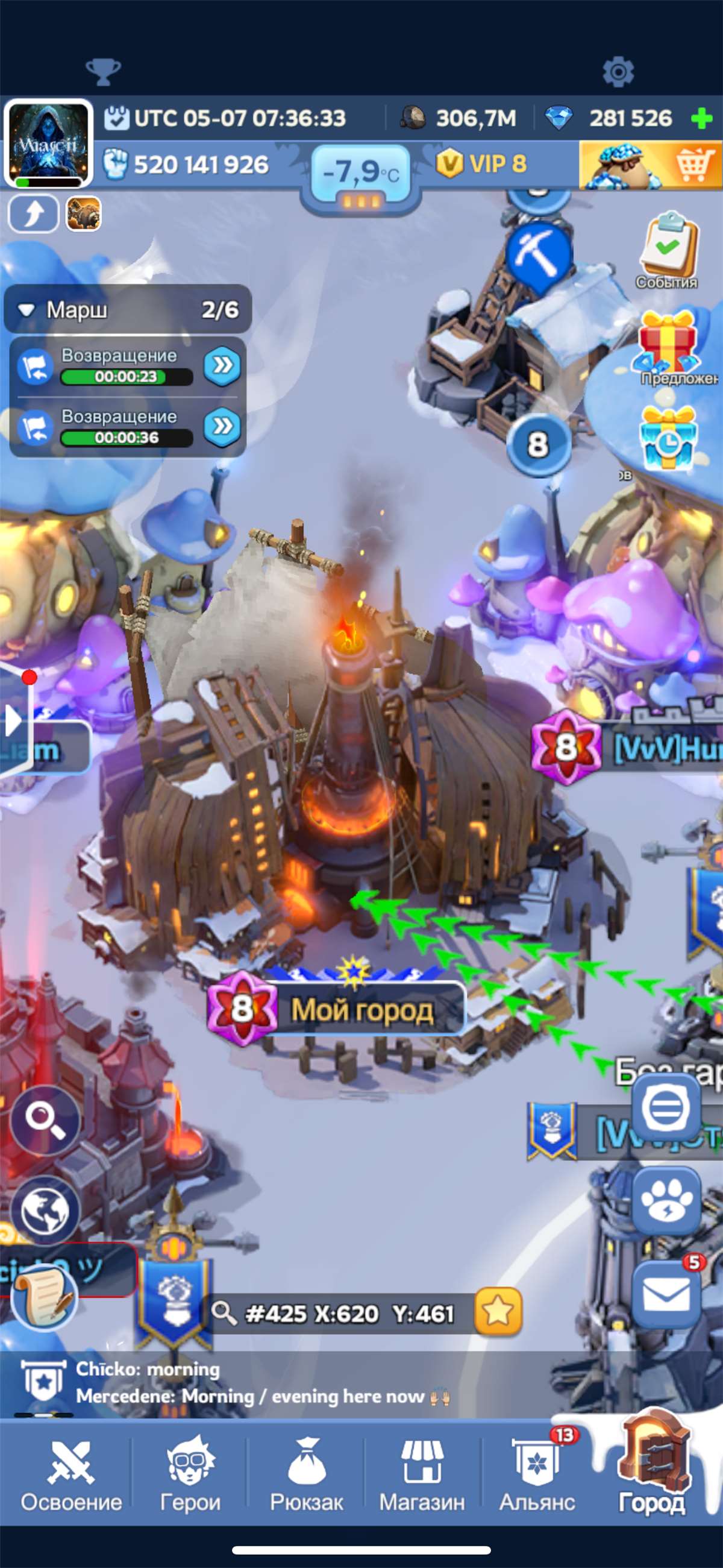The image size is (723, 1568).
Task: Open the Герои heroes tab
Action: click(x=190, y=1476)
